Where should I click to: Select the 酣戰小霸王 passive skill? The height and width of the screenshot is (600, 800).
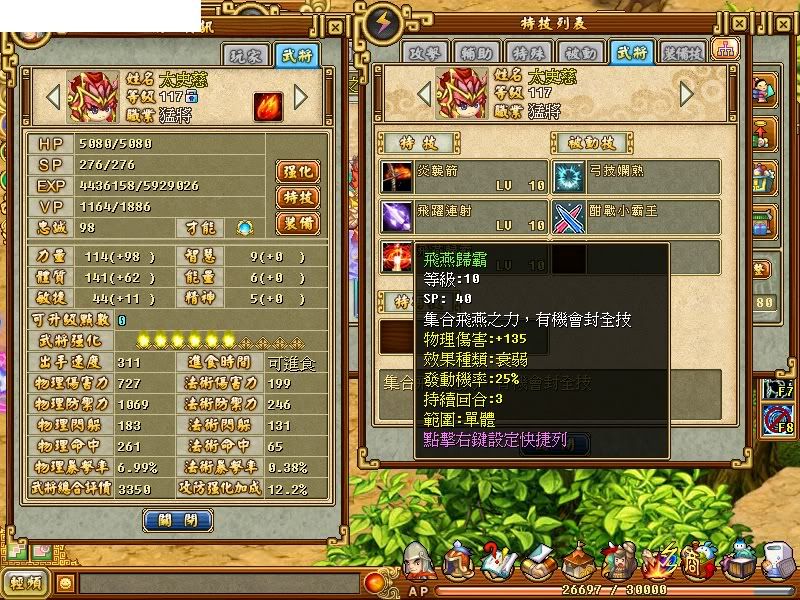coord(636,216)
